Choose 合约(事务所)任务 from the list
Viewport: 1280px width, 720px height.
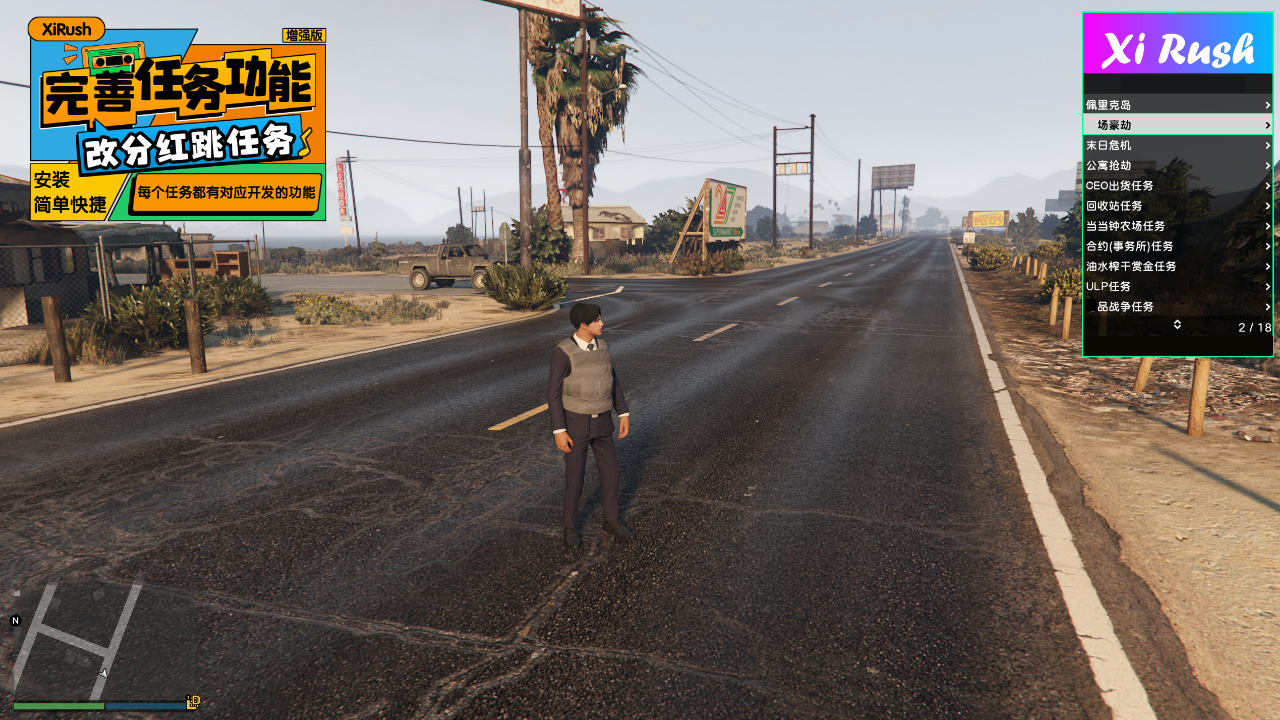tap(1177, 246)
